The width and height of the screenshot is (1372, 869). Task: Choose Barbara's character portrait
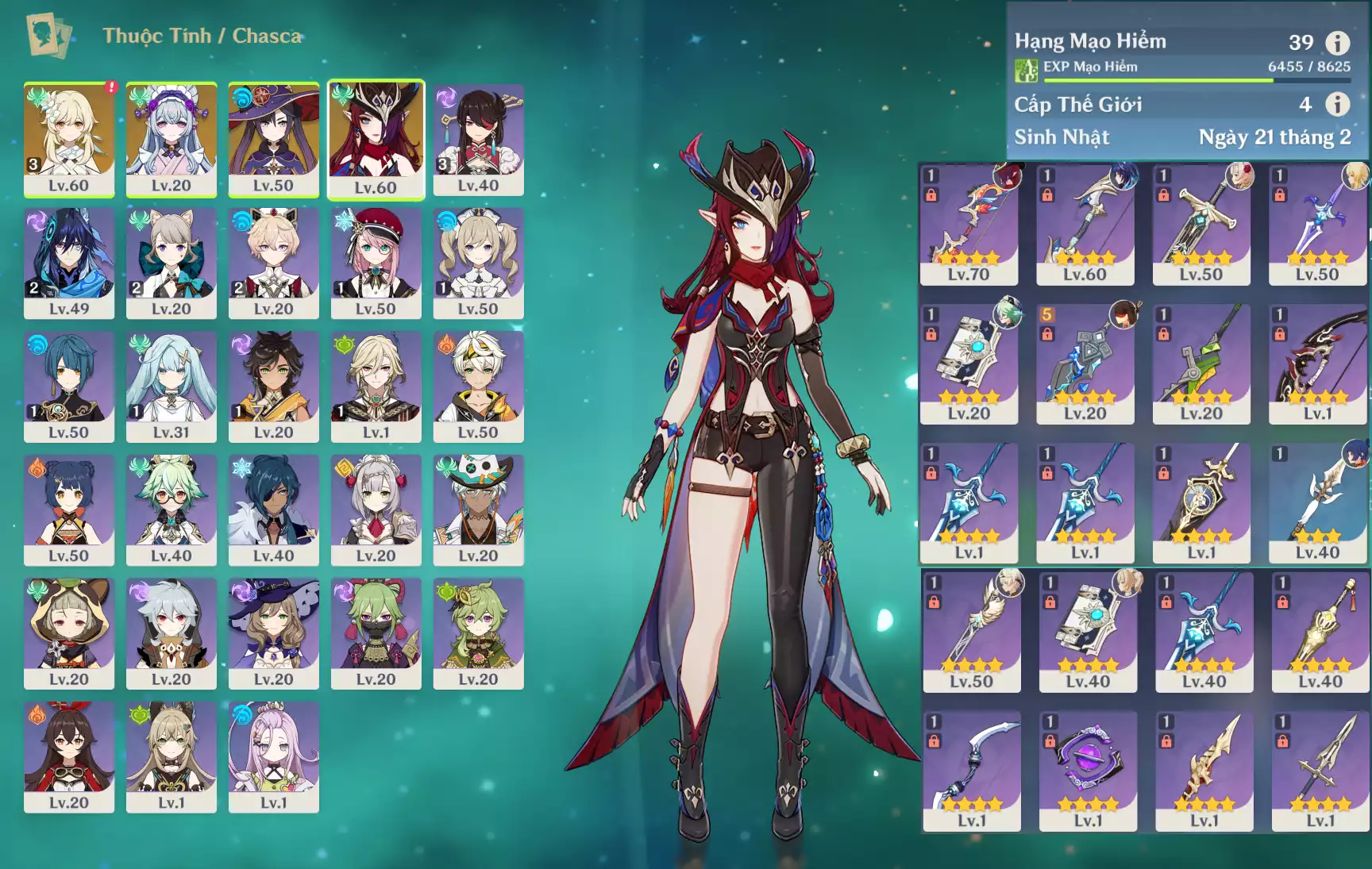pos(478,263)
